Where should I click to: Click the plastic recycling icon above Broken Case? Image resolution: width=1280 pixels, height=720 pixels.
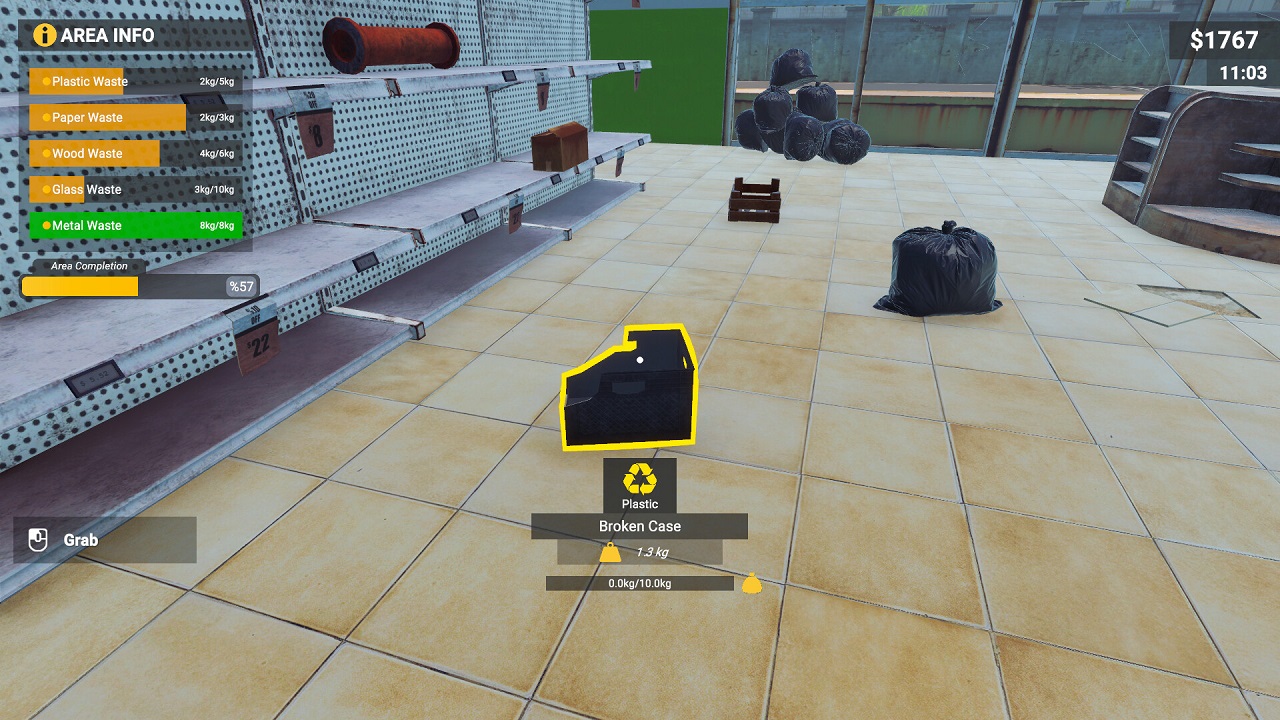[x=642, y=480]
